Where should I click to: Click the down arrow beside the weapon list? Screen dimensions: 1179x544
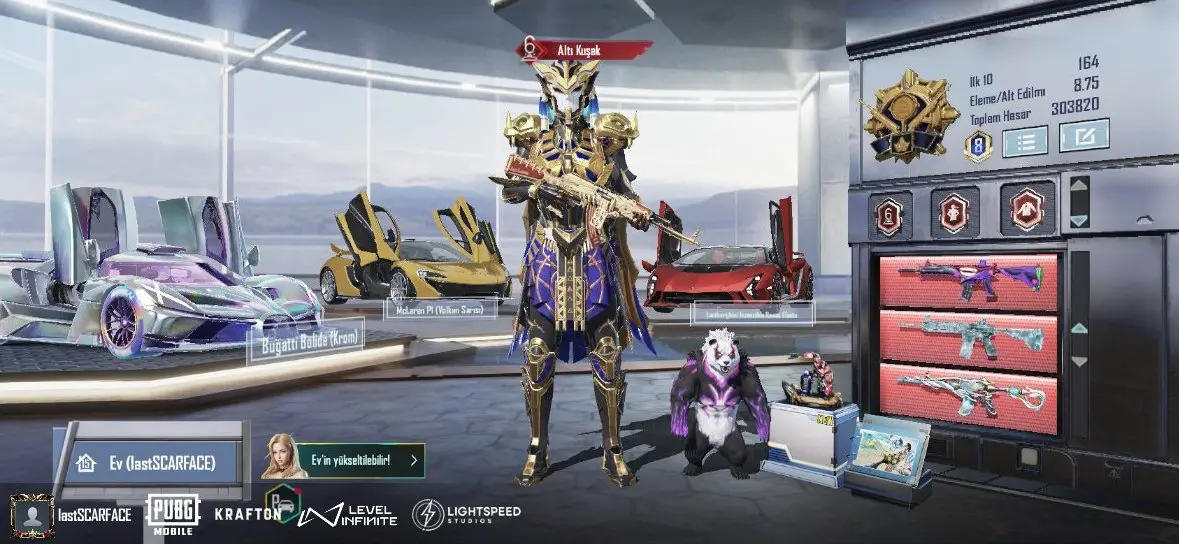[x=1078, y=361]
